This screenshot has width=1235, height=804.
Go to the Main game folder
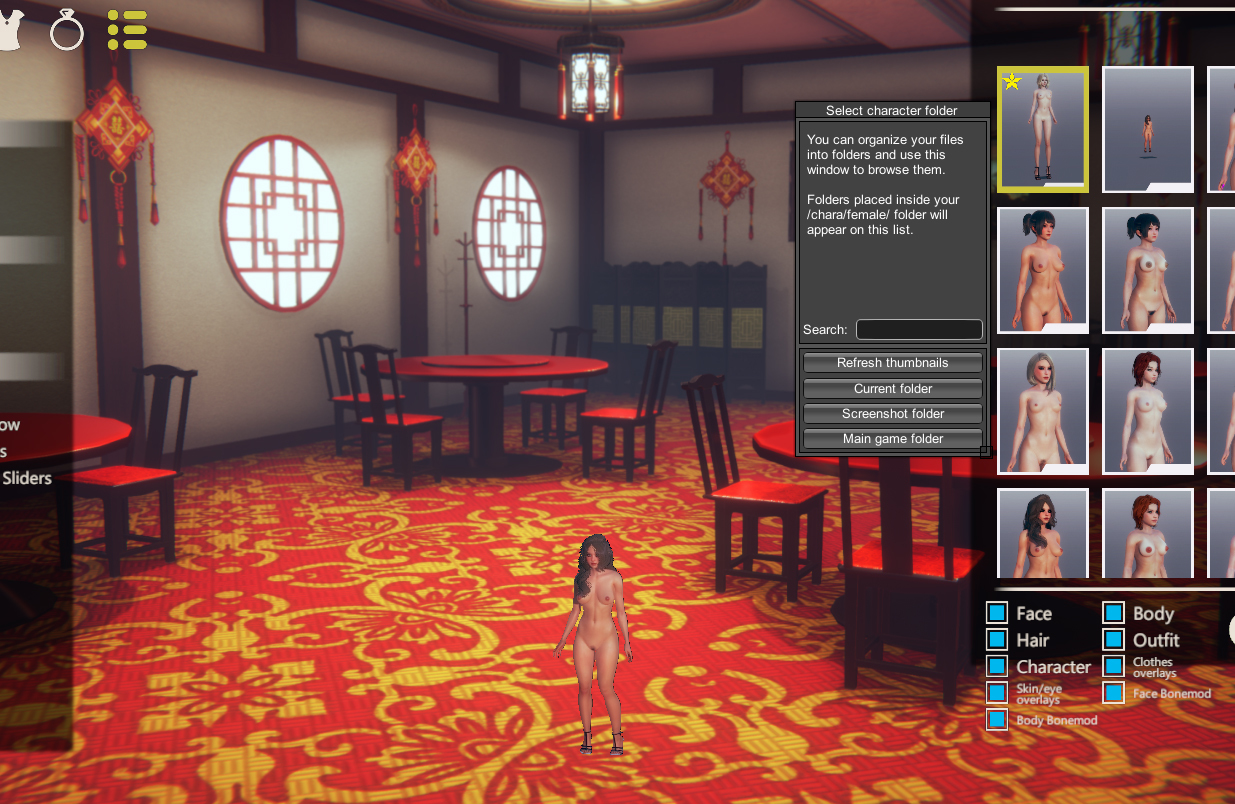point(892,439)
